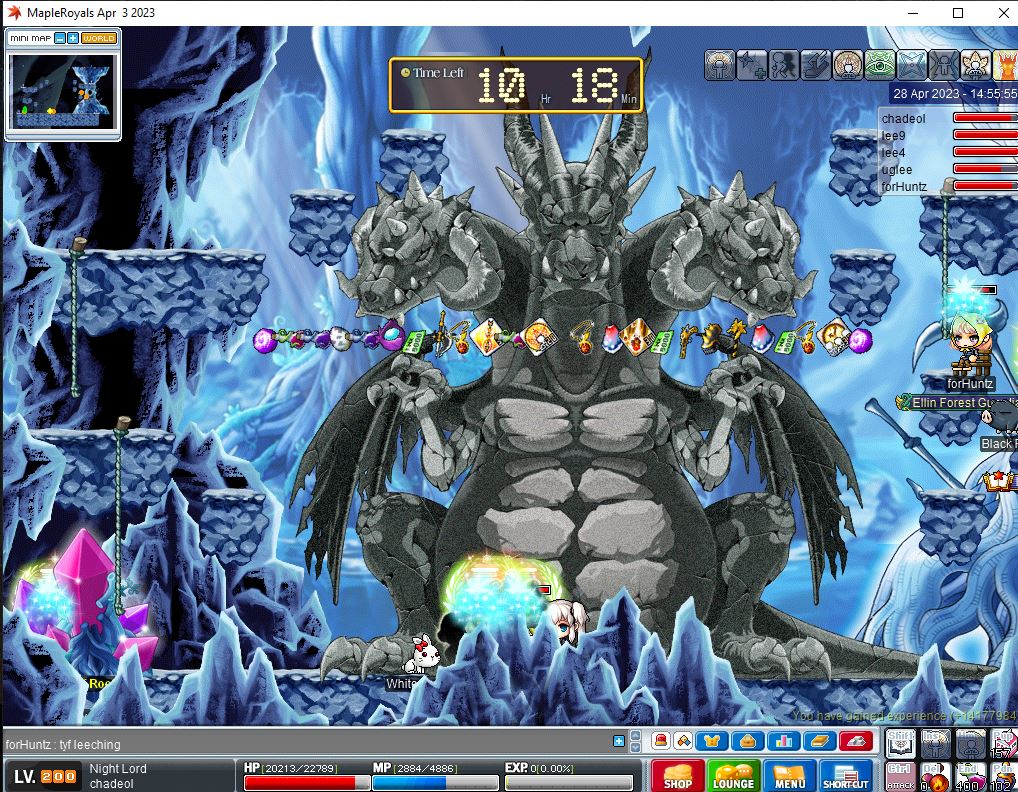The width and height of the screenshot is (1018, 792).
Task: Open the LOUNGE button
Action: (733, 776)
